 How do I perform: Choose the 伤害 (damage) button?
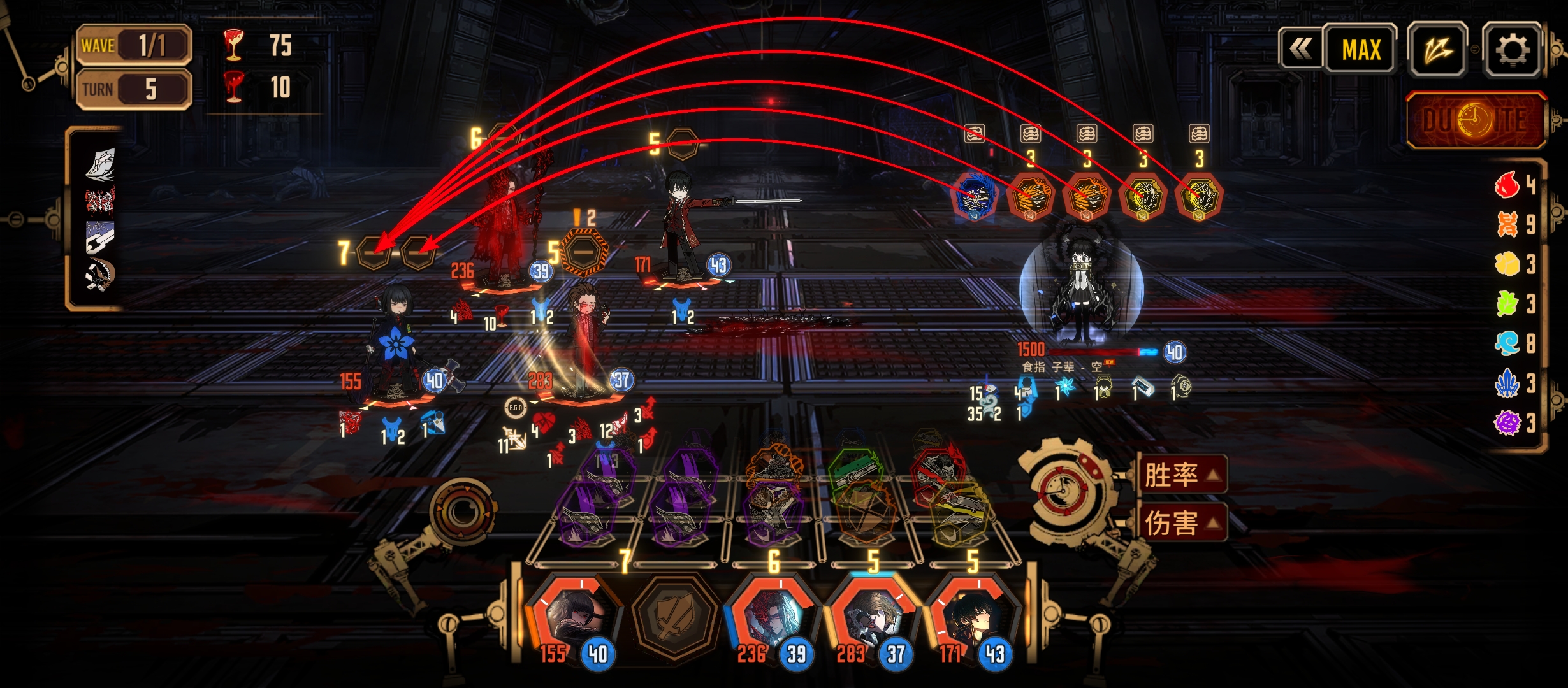pos(1181,523)
